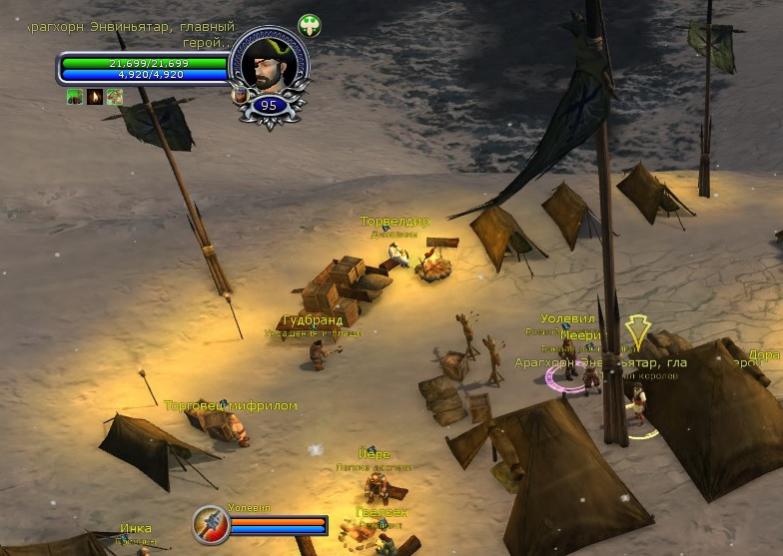Click the player portrait with the hat

pyautogui.click(x=268, y=64)
